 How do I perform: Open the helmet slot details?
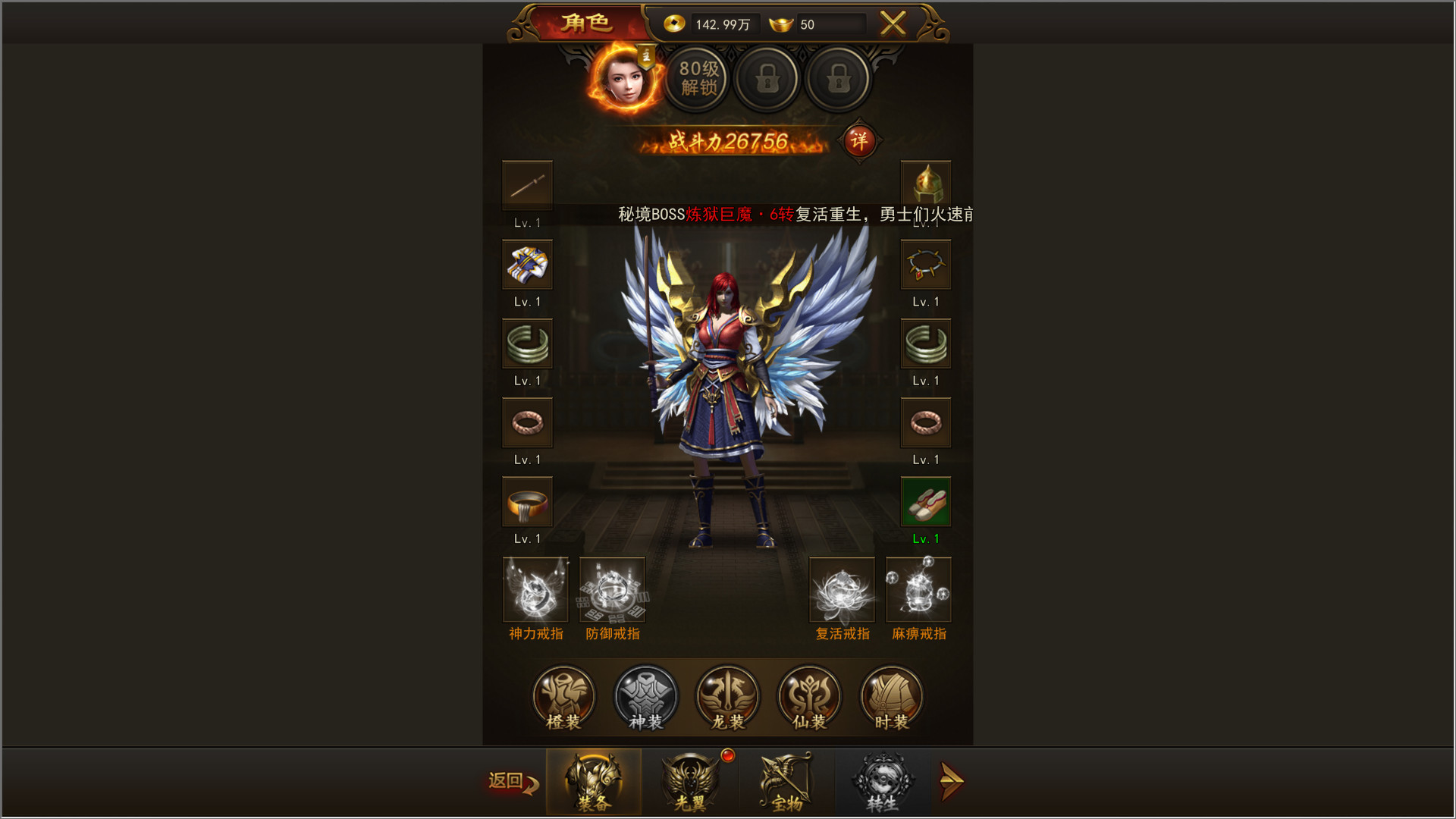click(926, 184)
